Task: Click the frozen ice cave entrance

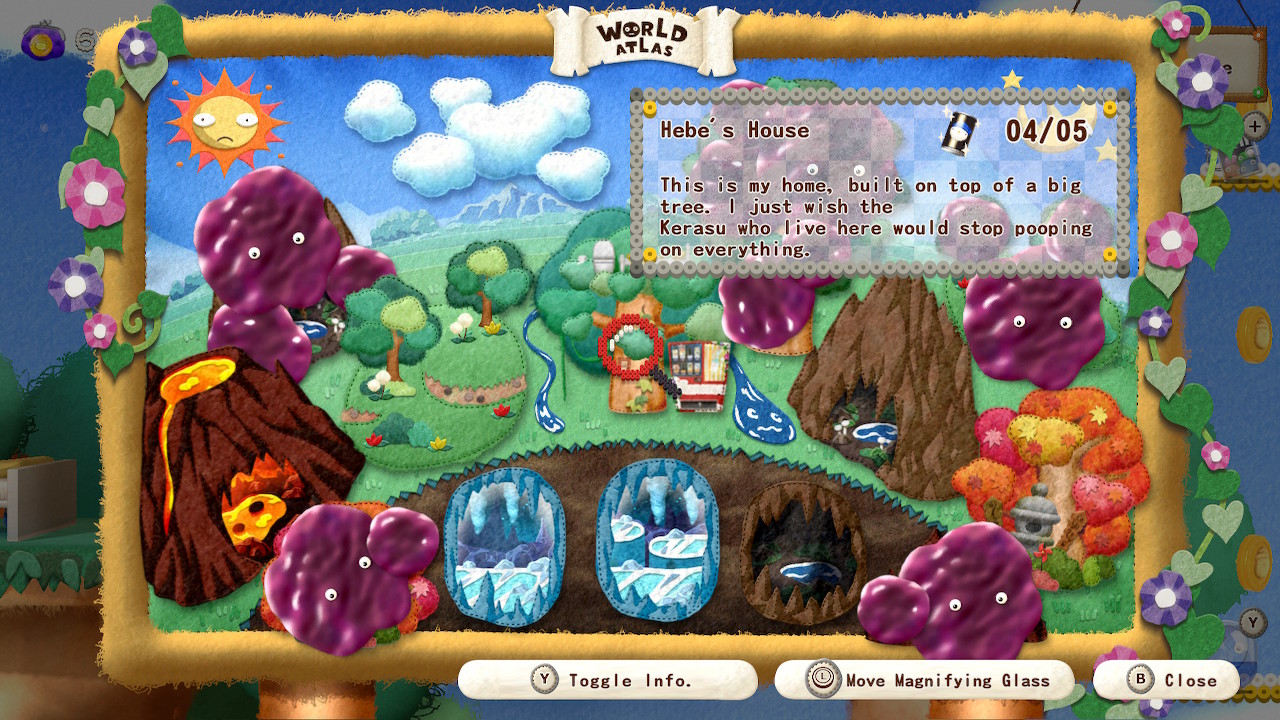Action: (x=505, y=545)
